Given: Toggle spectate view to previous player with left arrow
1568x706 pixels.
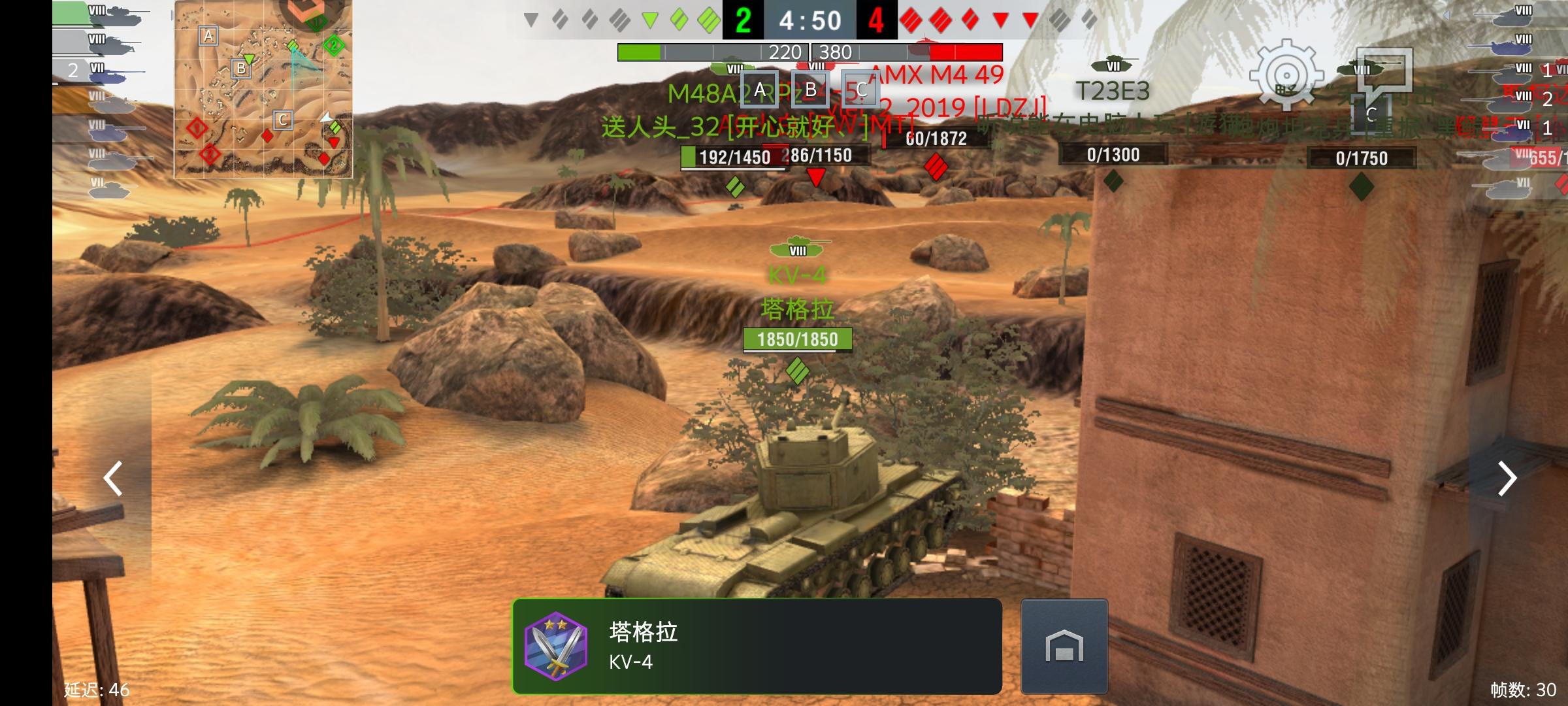Looking at the screenshot, I should pyautogui.click(x=112, y=479).
